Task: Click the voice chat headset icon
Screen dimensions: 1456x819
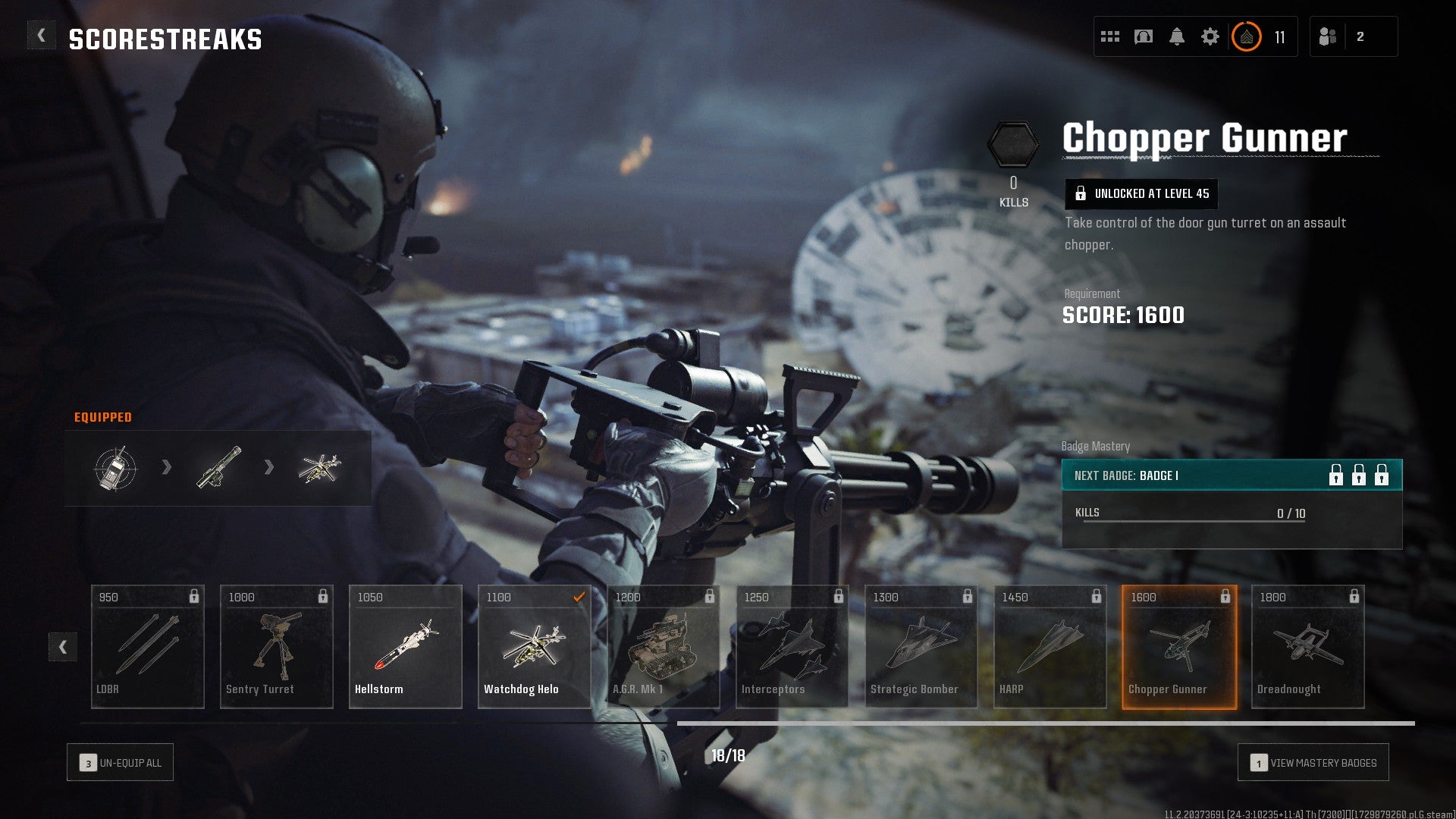Action: coord(1144,34)
